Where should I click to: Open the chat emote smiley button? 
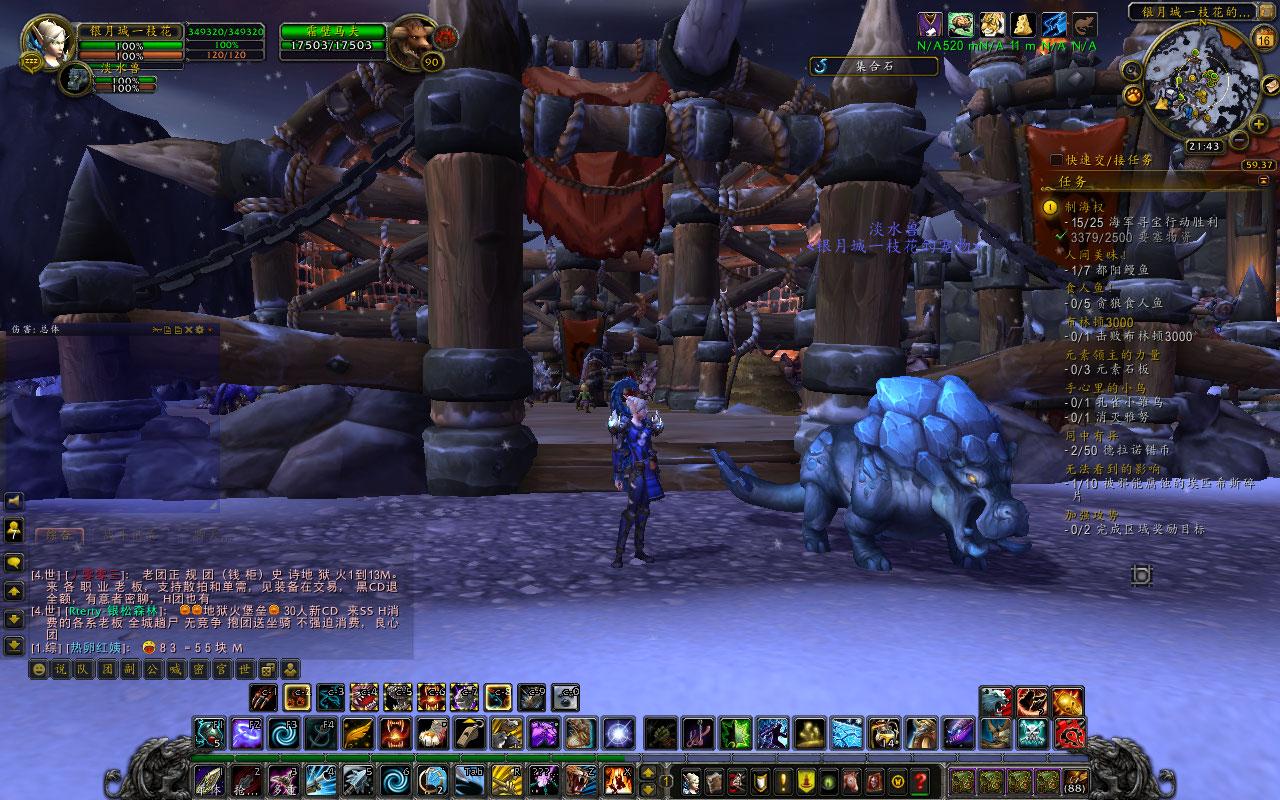pyautogui.click(x=38, y=669)
